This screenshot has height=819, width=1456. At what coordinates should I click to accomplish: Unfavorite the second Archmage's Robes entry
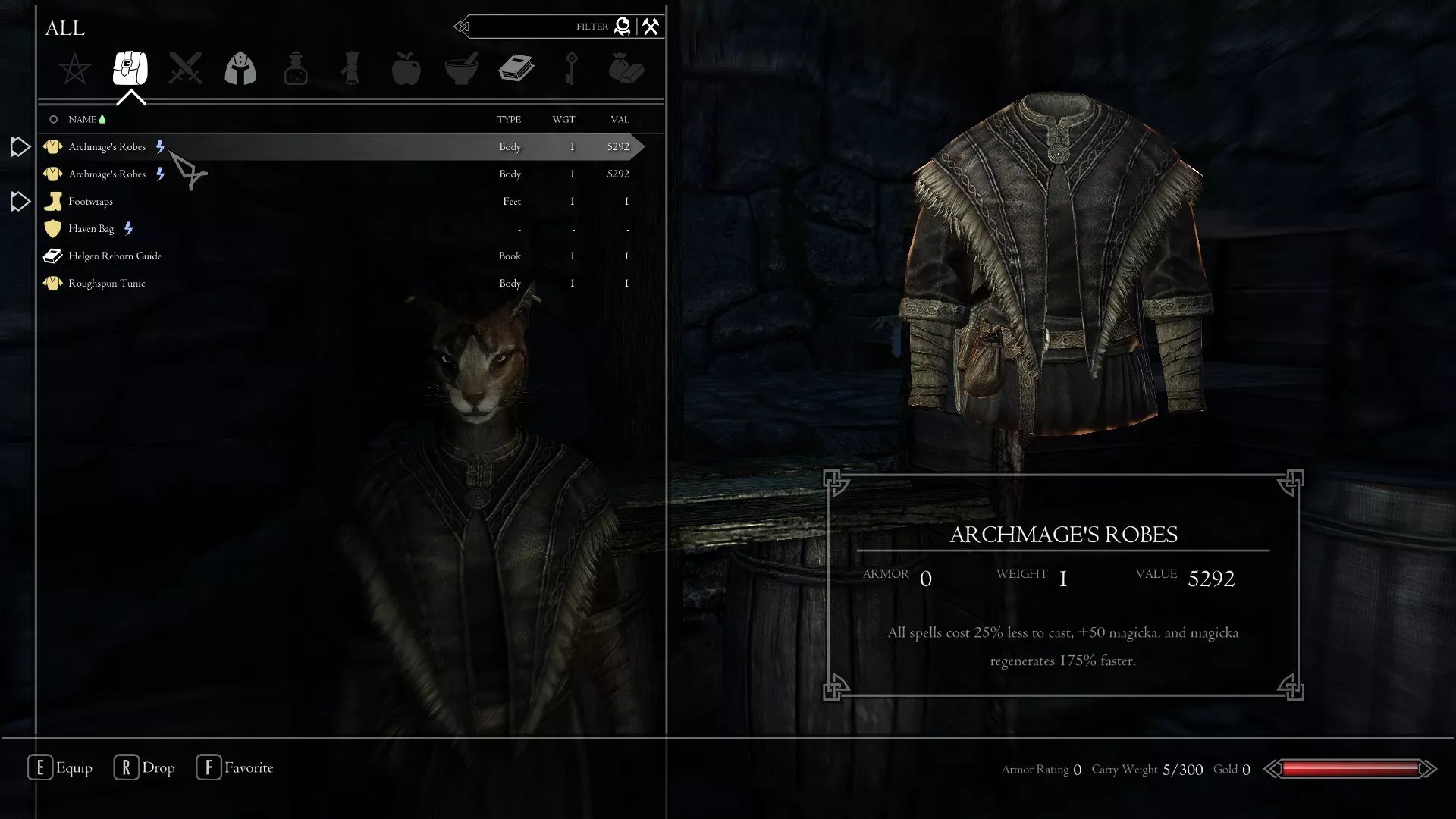(x=160, y=174)
